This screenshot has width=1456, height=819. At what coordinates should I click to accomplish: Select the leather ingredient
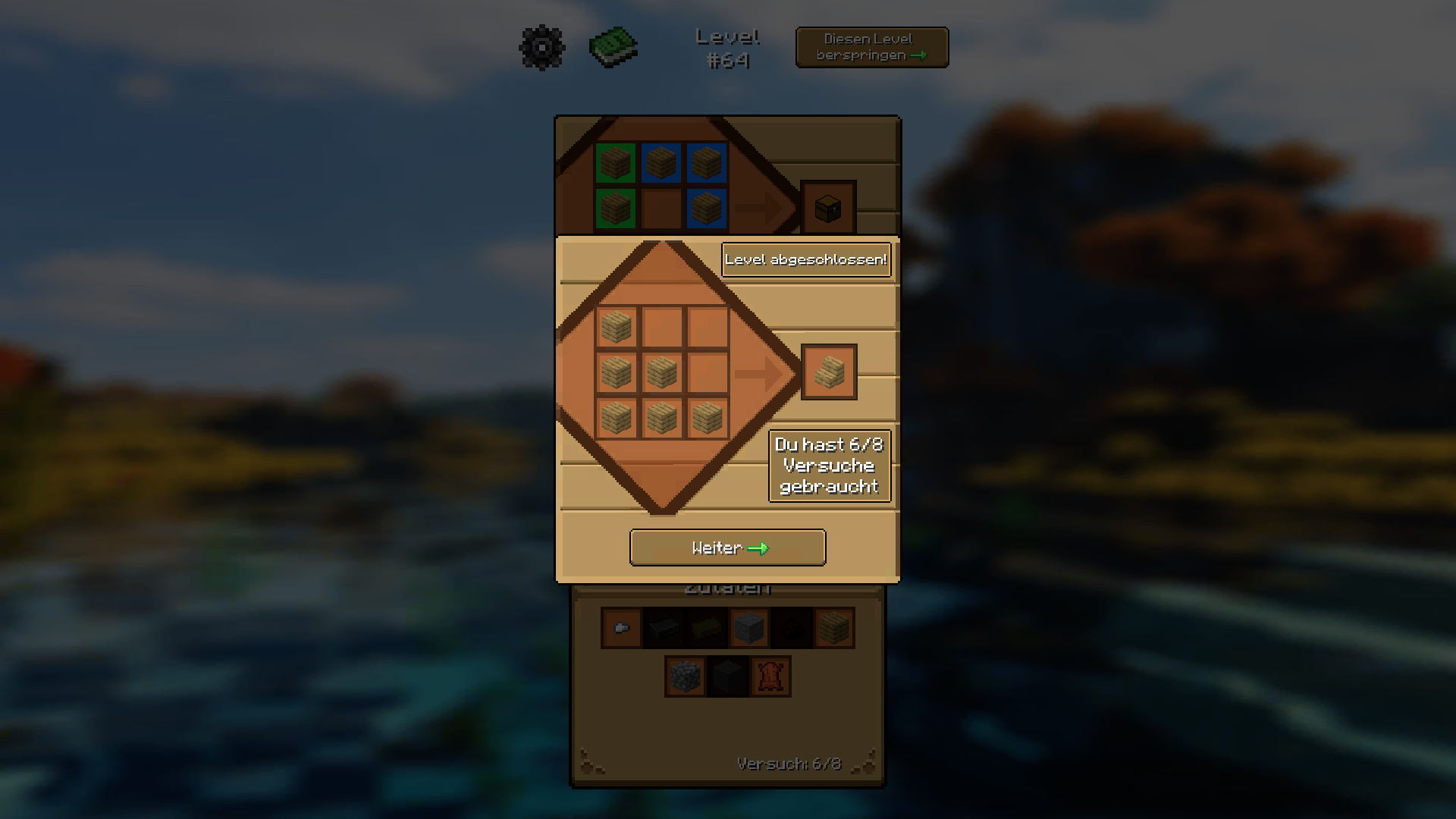[771, 676]
